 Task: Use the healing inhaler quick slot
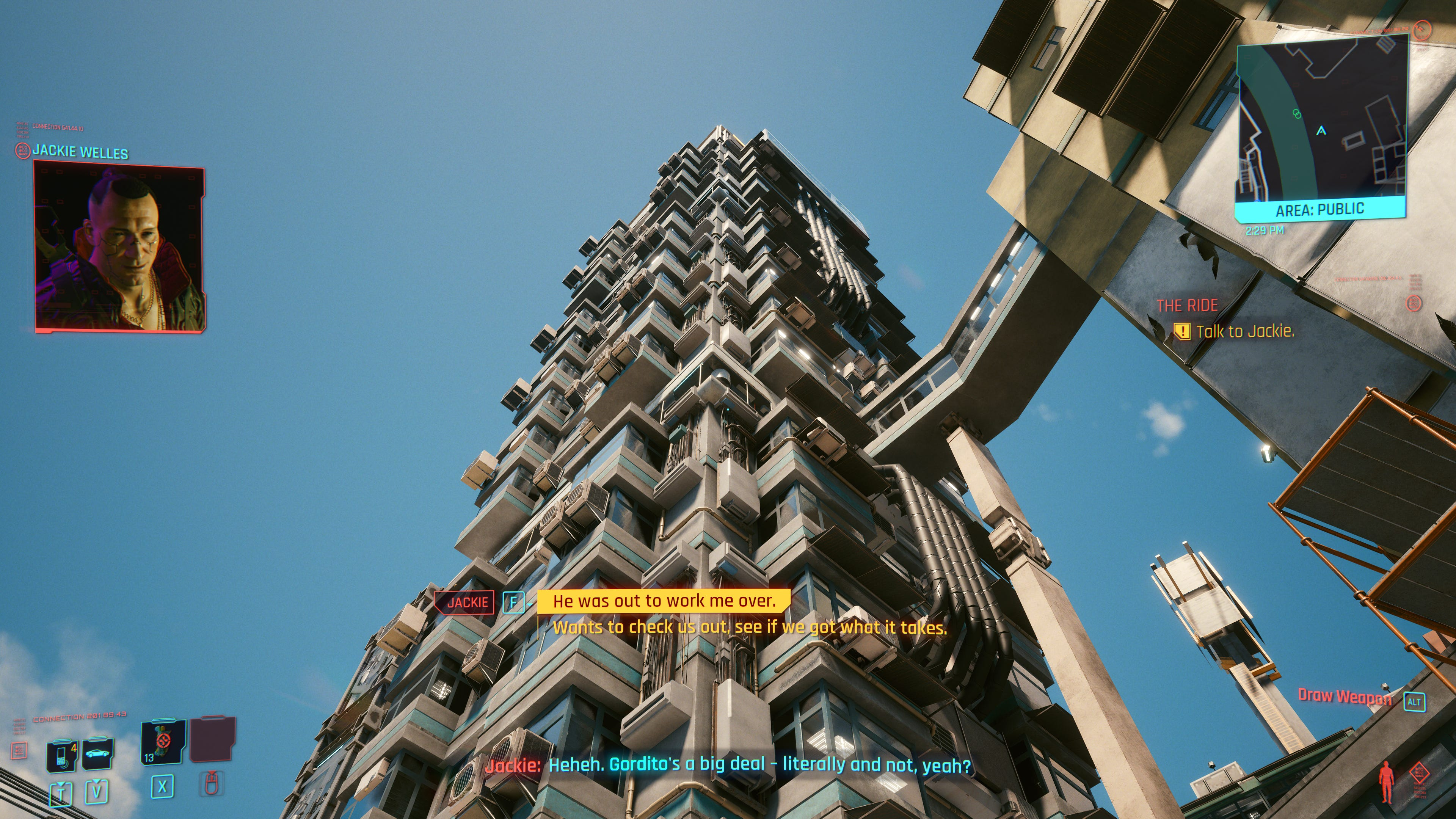point(163,742)
